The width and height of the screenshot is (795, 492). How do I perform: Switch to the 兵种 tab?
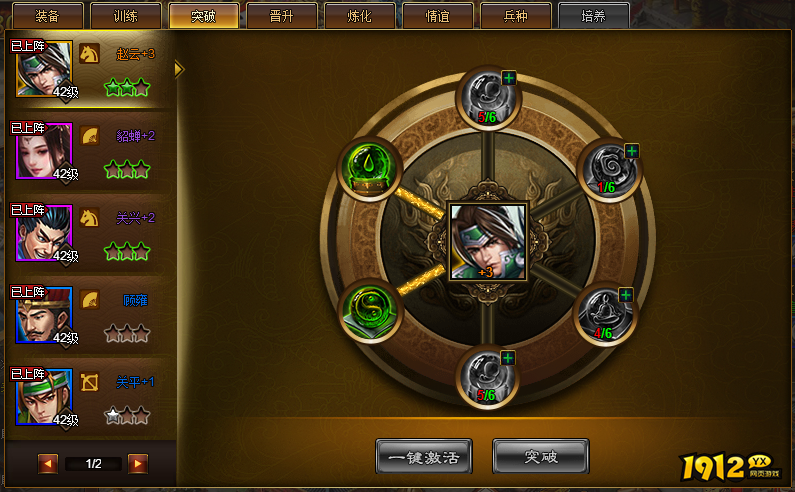tap(515, 16)
